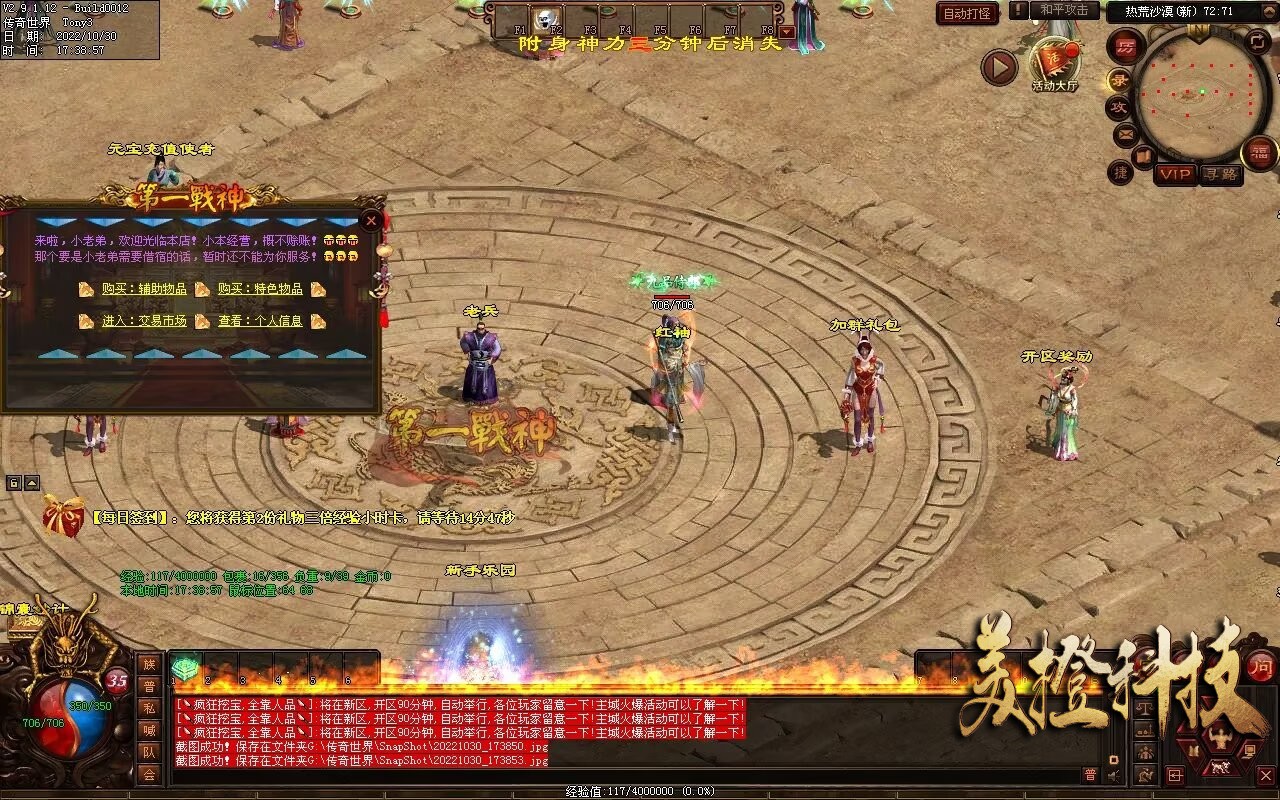This screenshot has width=1280, height=800.
Task: Switch to the 私 private chat channel
Action: [149, 708]
